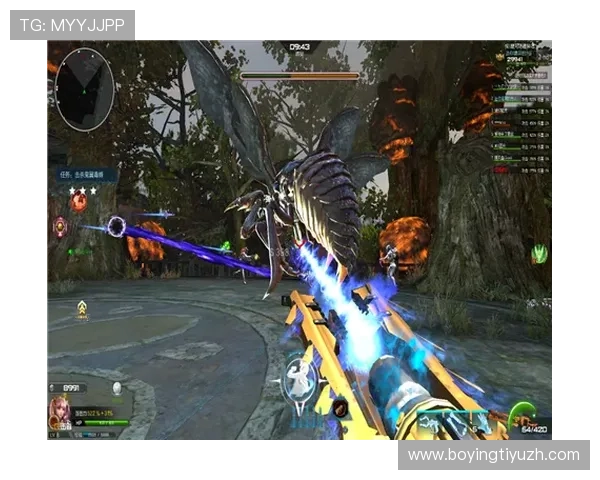Screen dimensions: 600x480
Task: Click the TG: MYYJJPP label
Action: click(x=72, y=24)
